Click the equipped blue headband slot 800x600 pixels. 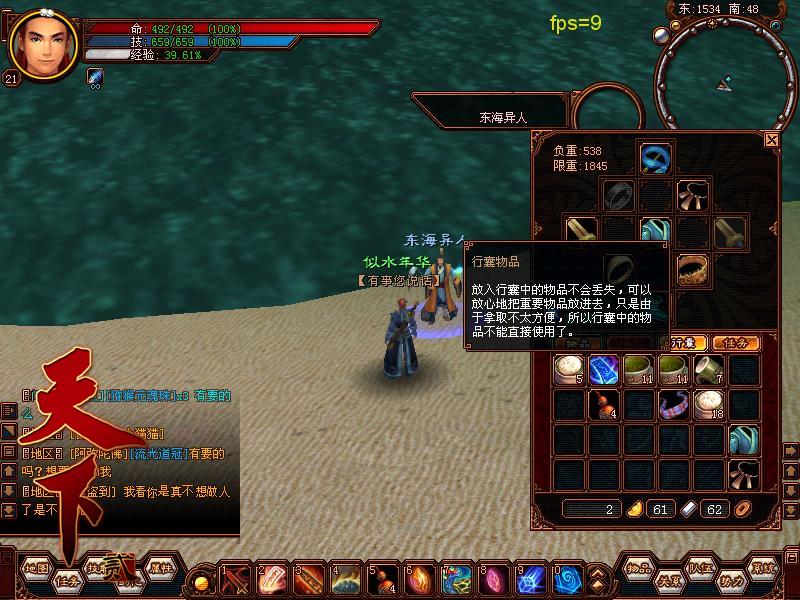[655, 158]
